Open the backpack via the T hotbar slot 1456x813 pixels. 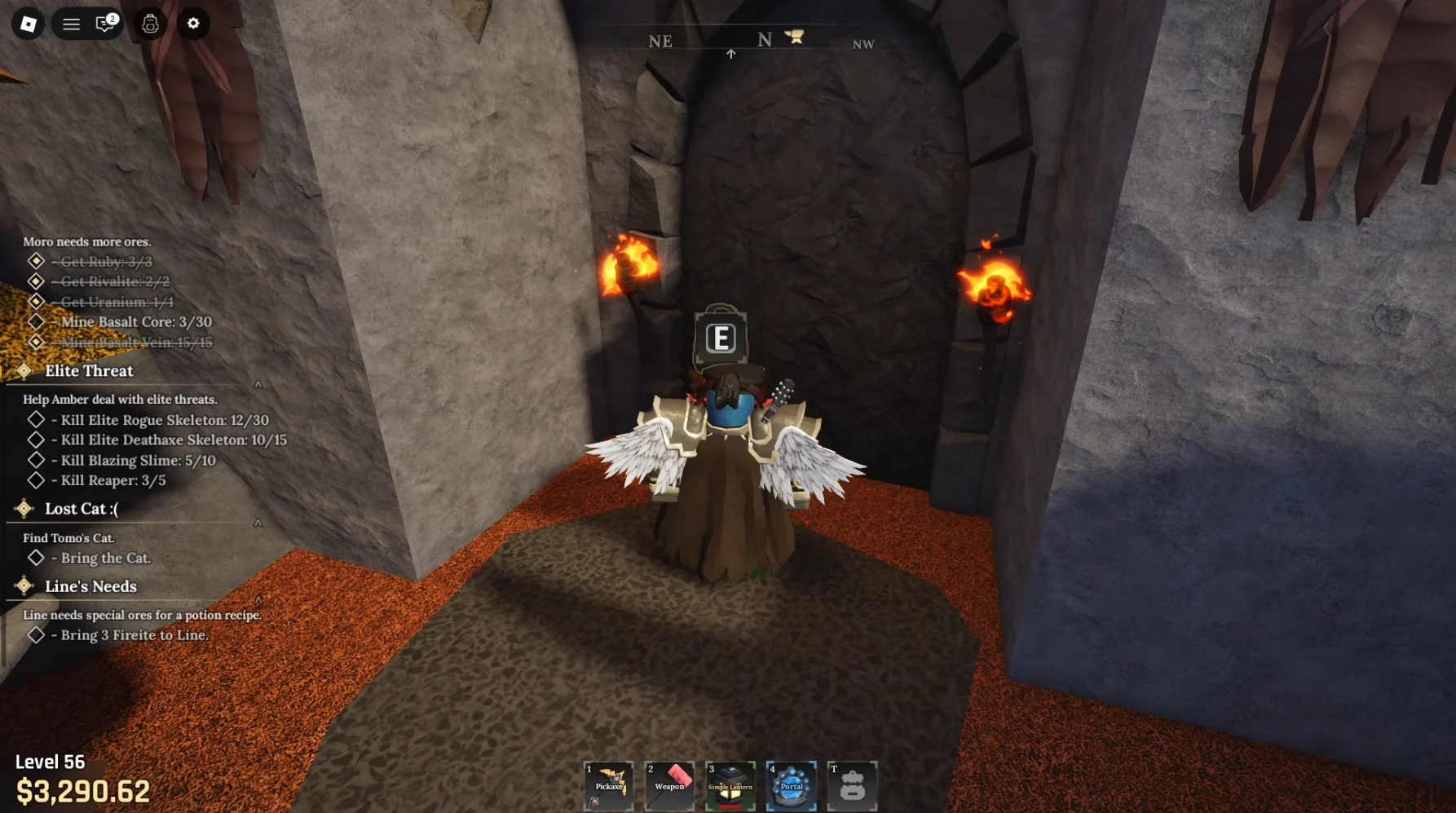[853, 784]
